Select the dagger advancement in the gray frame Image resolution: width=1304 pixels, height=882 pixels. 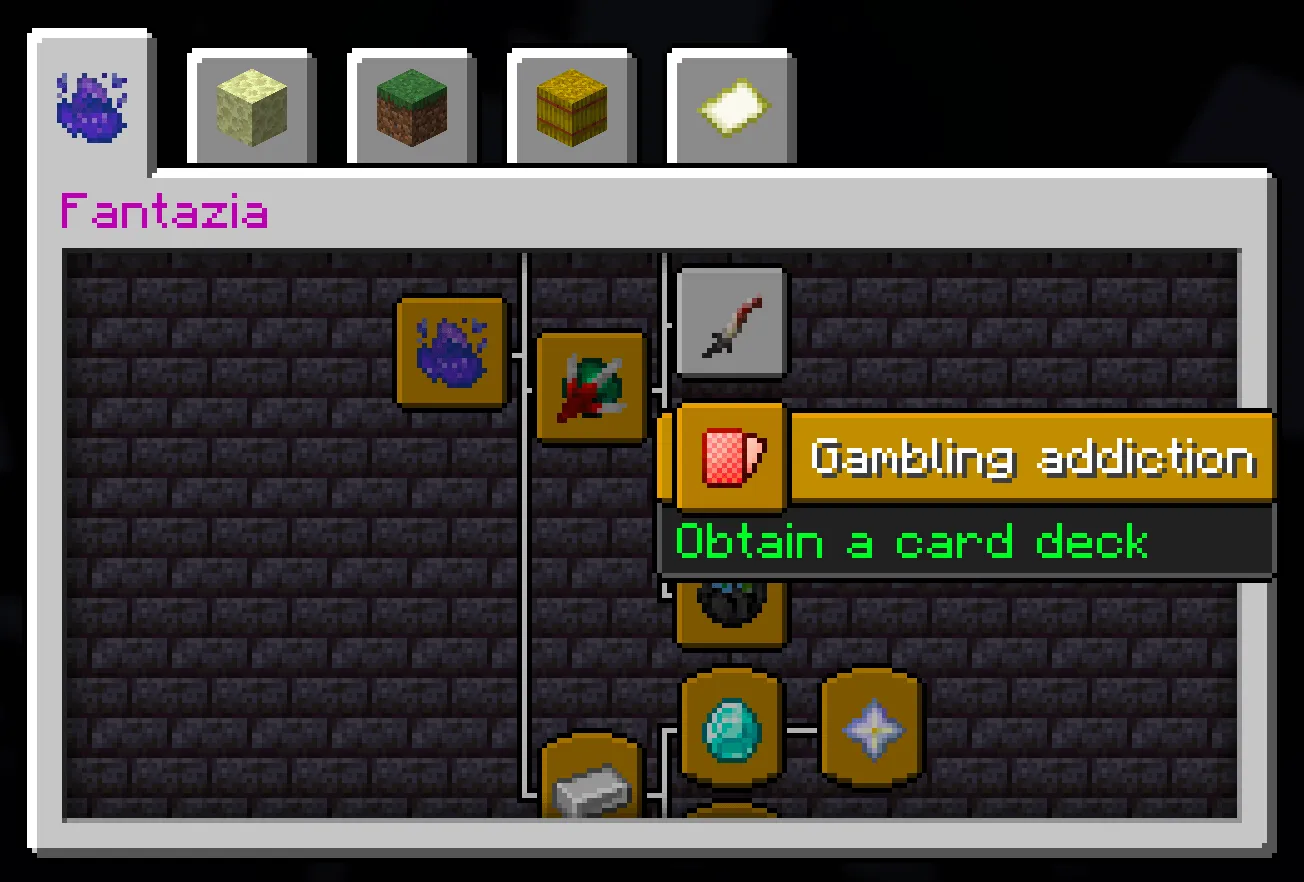click(x=730, y=322)
